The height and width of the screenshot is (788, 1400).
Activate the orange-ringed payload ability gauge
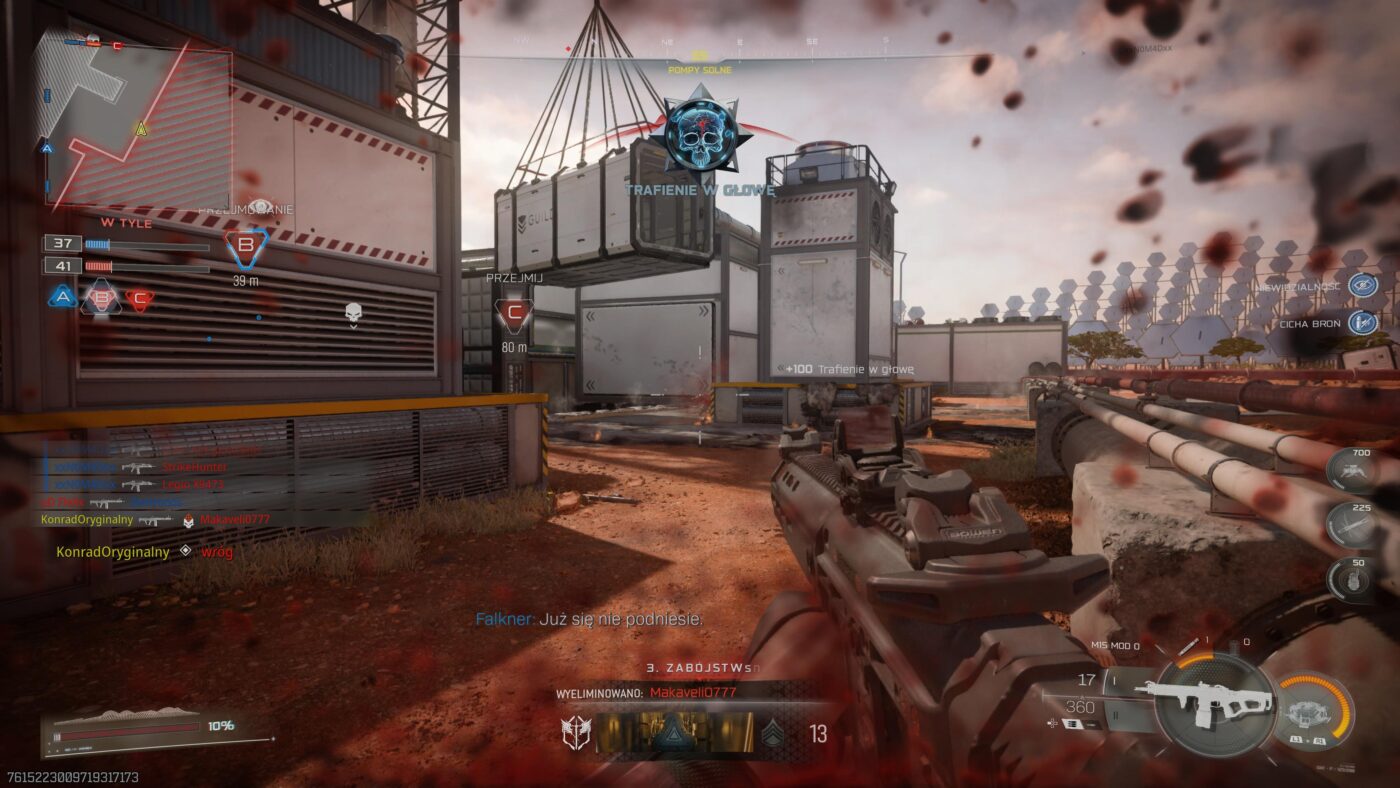pyautogui.click(x=1312, y=711)
